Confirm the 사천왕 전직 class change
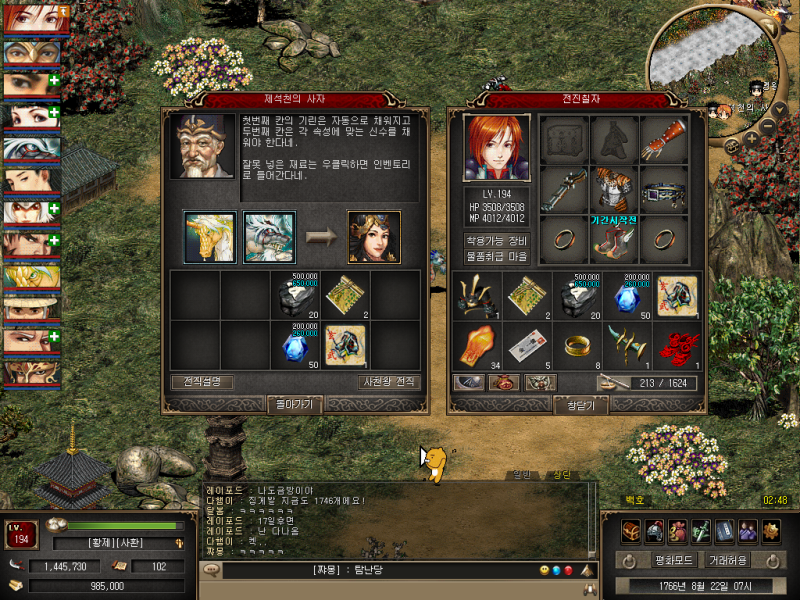The width and height of the screenshot is (800, 600). [388, 381]
